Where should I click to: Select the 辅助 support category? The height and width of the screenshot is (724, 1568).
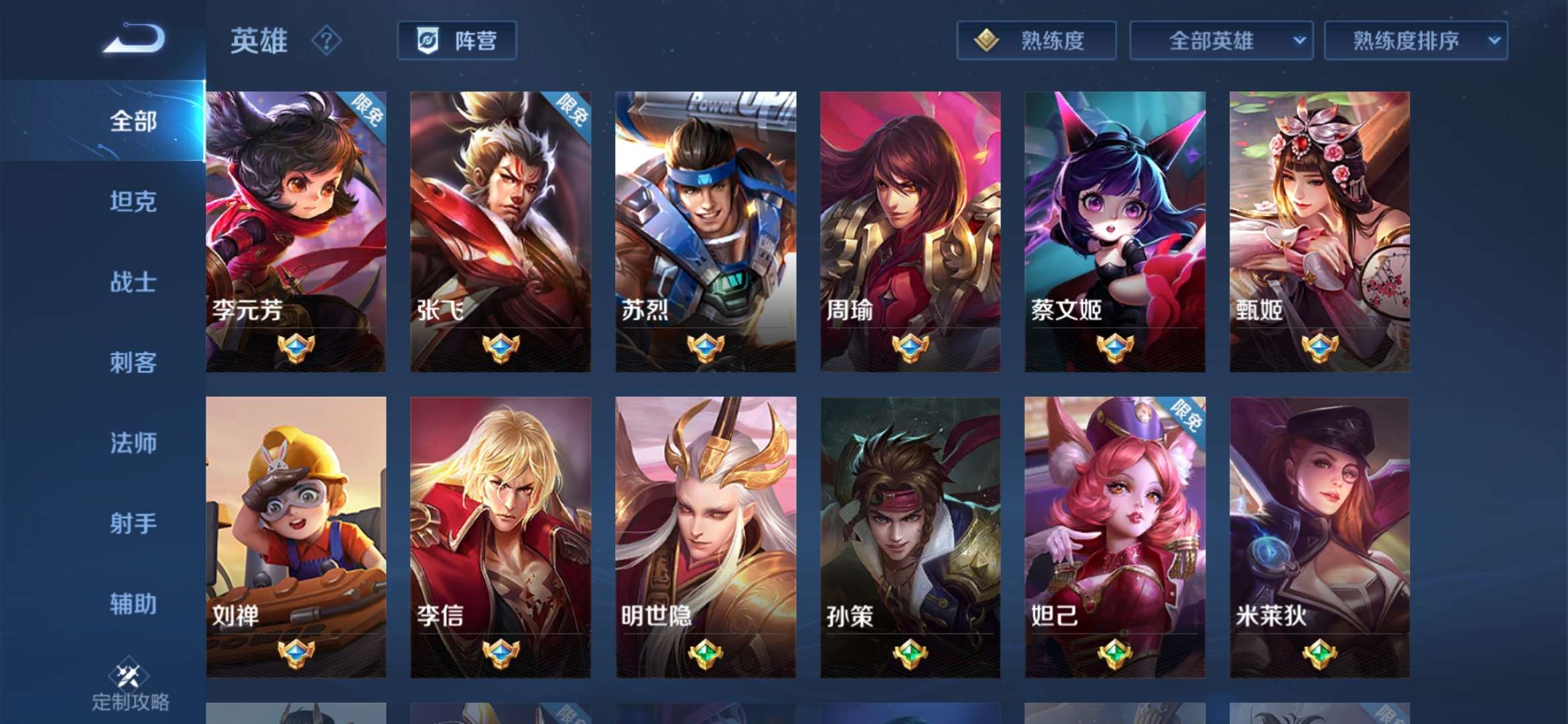tap(134, 603)
